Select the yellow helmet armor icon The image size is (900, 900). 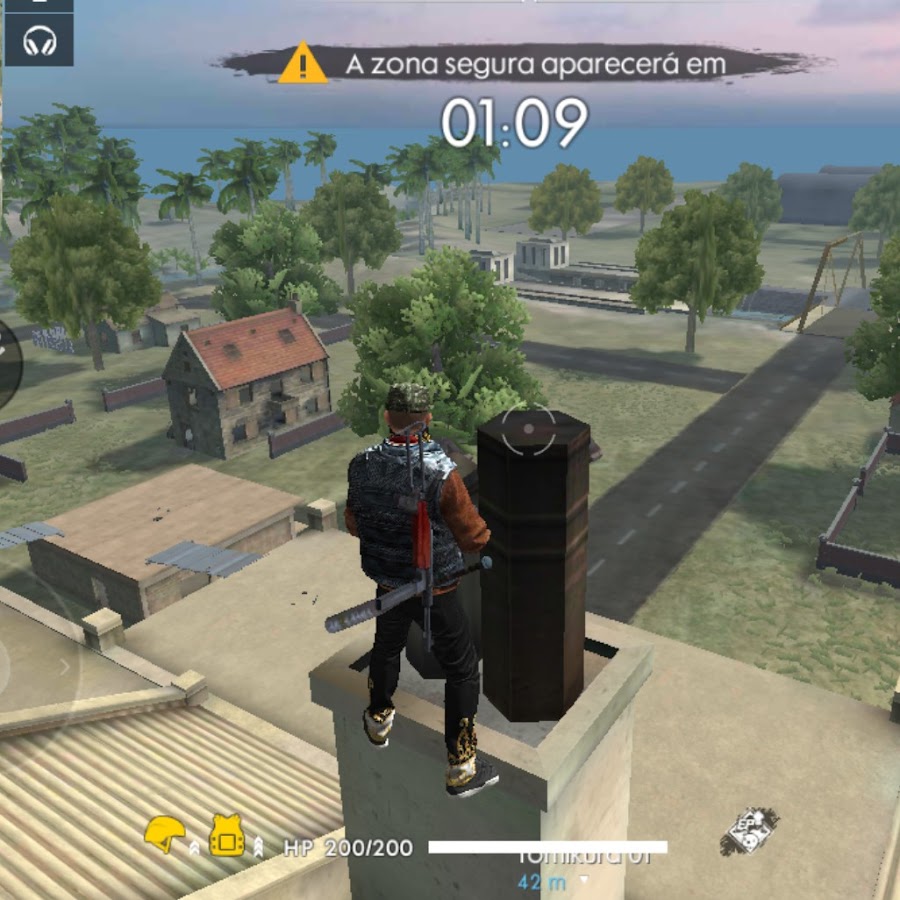click(x=164, y=834)
